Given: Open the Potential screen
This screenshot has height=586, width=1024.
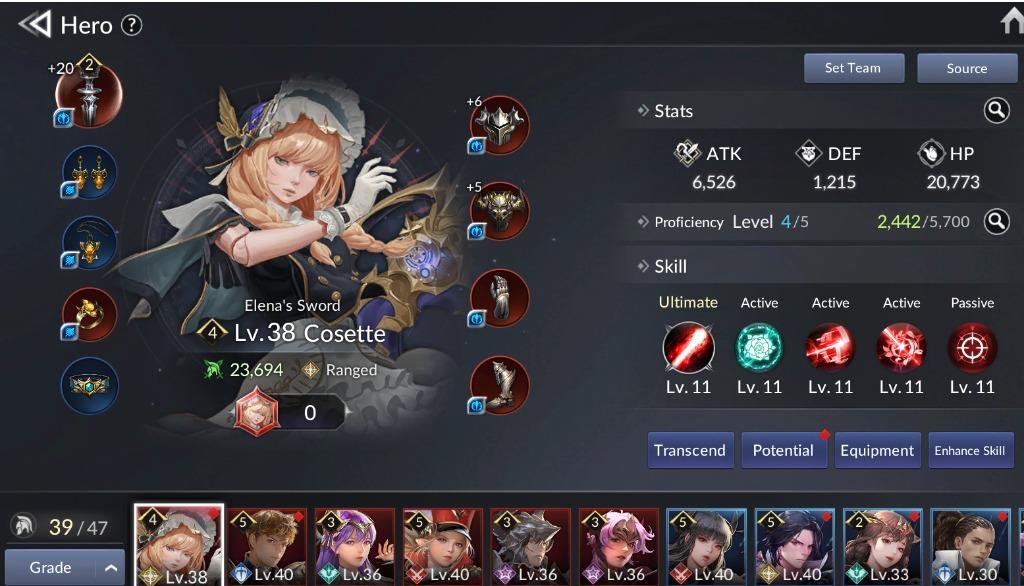Looking at the screenshot, I should tap(783, 450).
